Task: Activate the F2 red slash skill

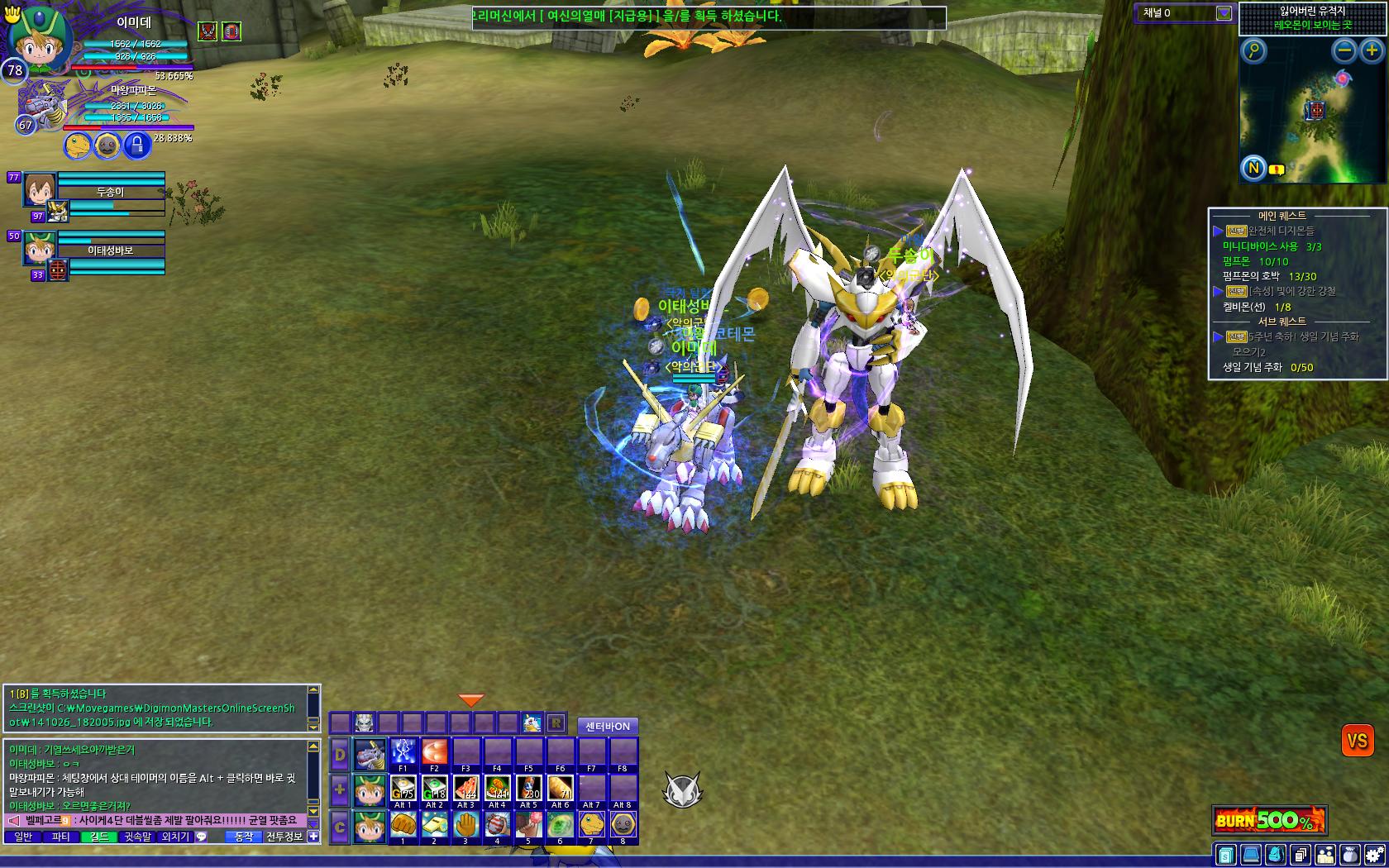Action: click(x=434, y=752)
